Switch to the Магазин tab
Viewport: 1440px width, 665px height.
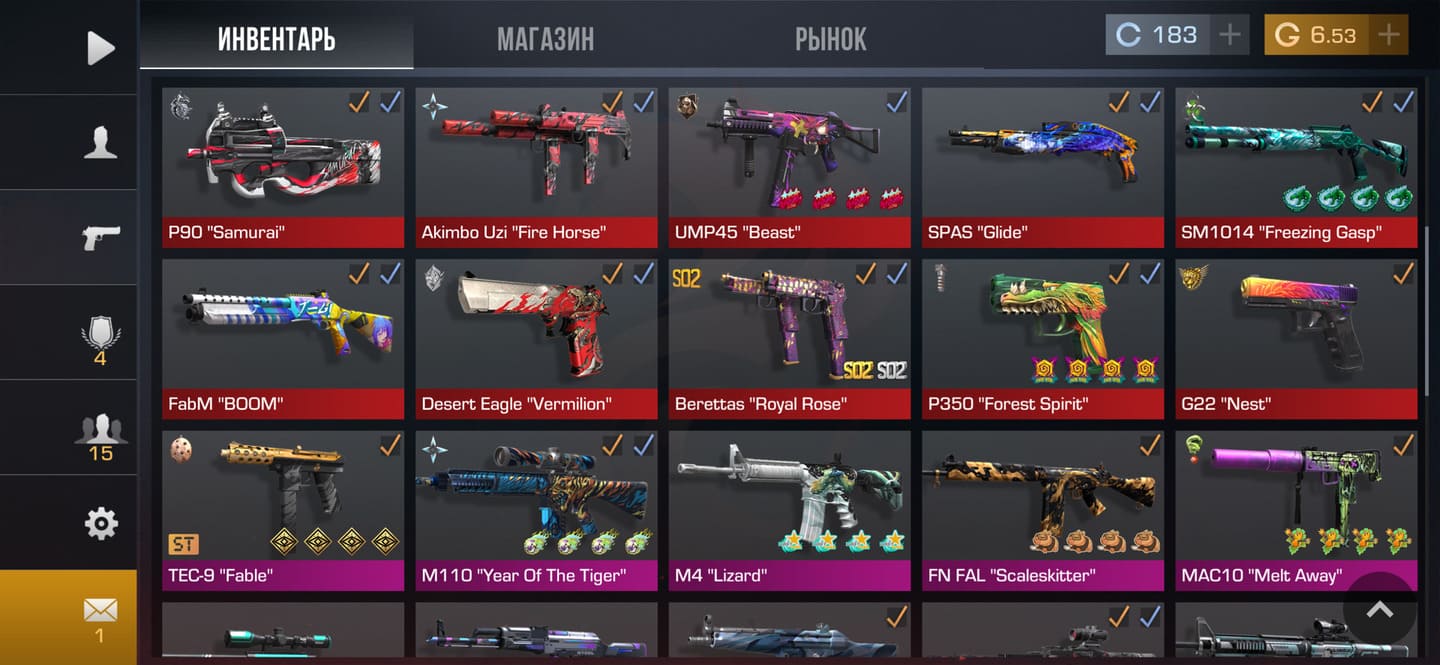coord(545,39)
